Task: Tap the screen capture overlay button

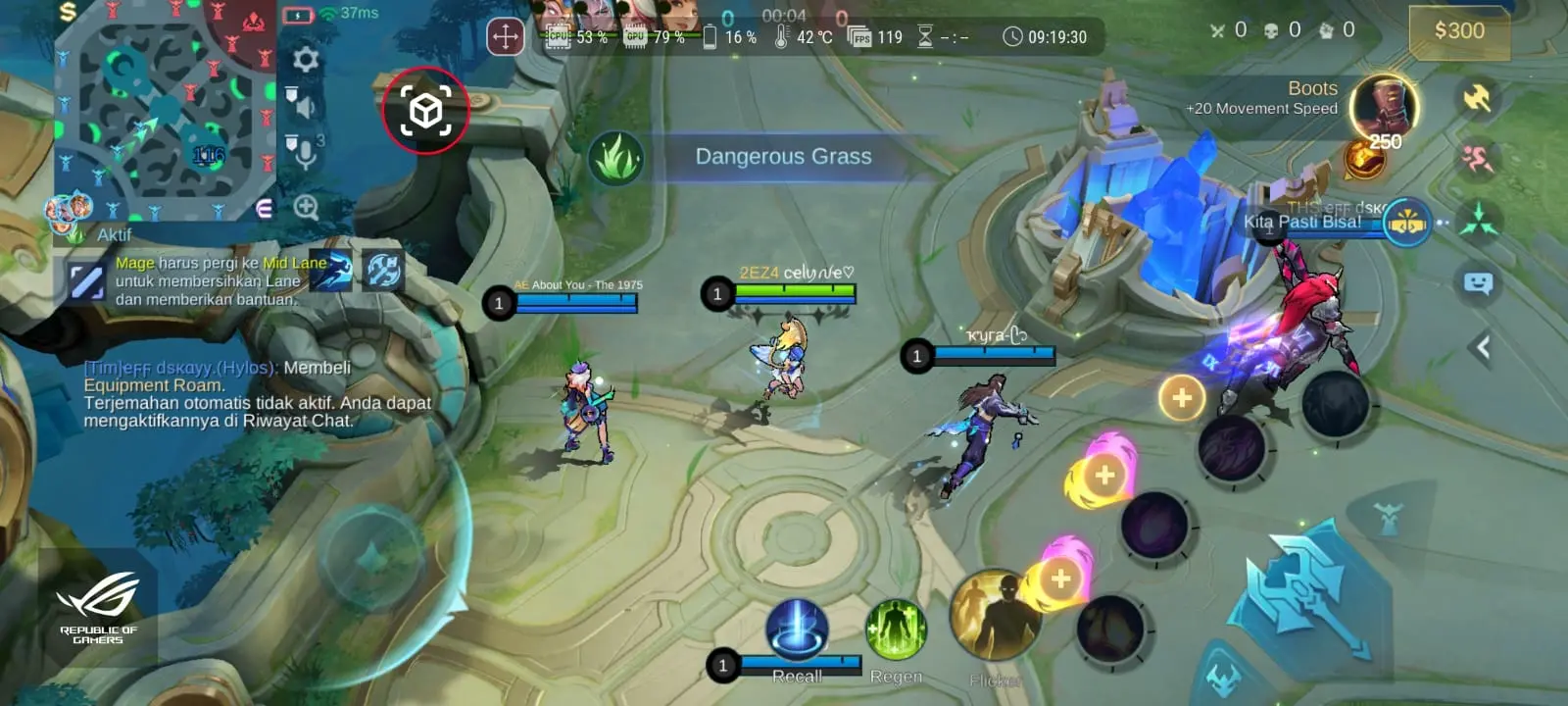Action: click(425, 111)
